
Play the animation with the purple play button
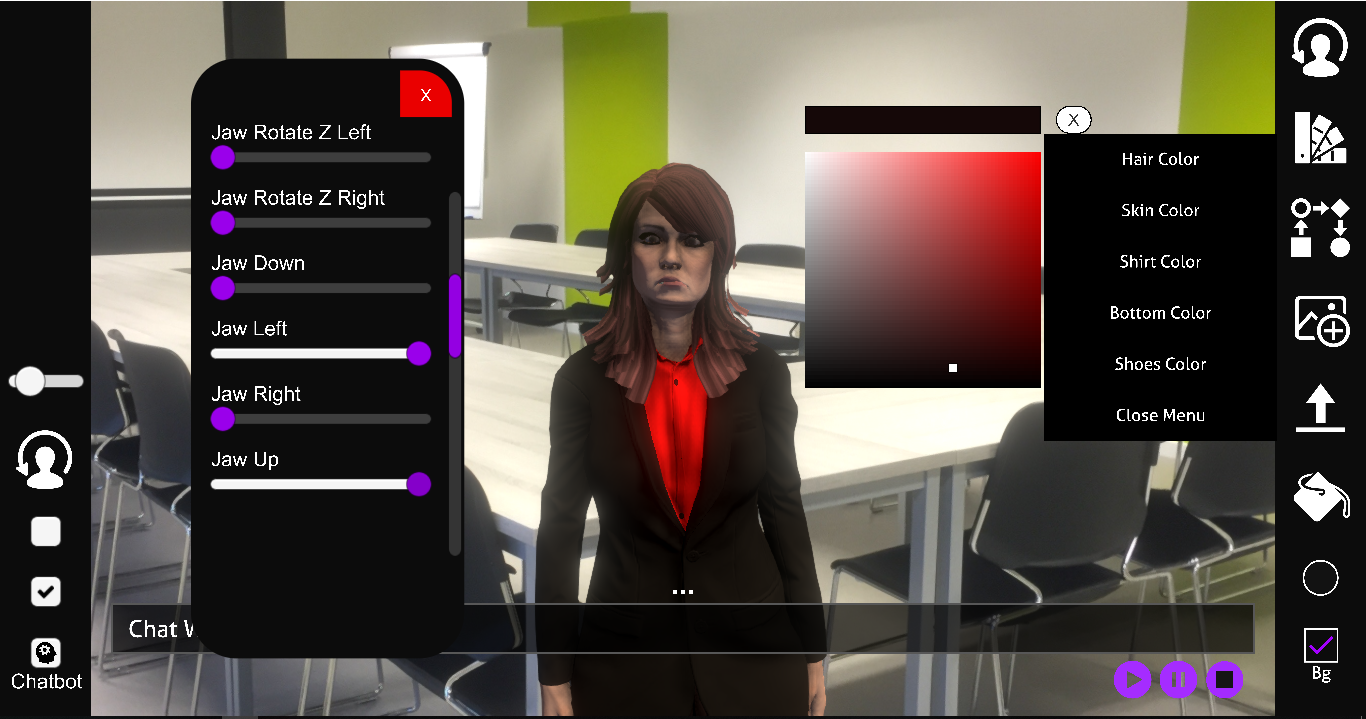coord(1132,680)
